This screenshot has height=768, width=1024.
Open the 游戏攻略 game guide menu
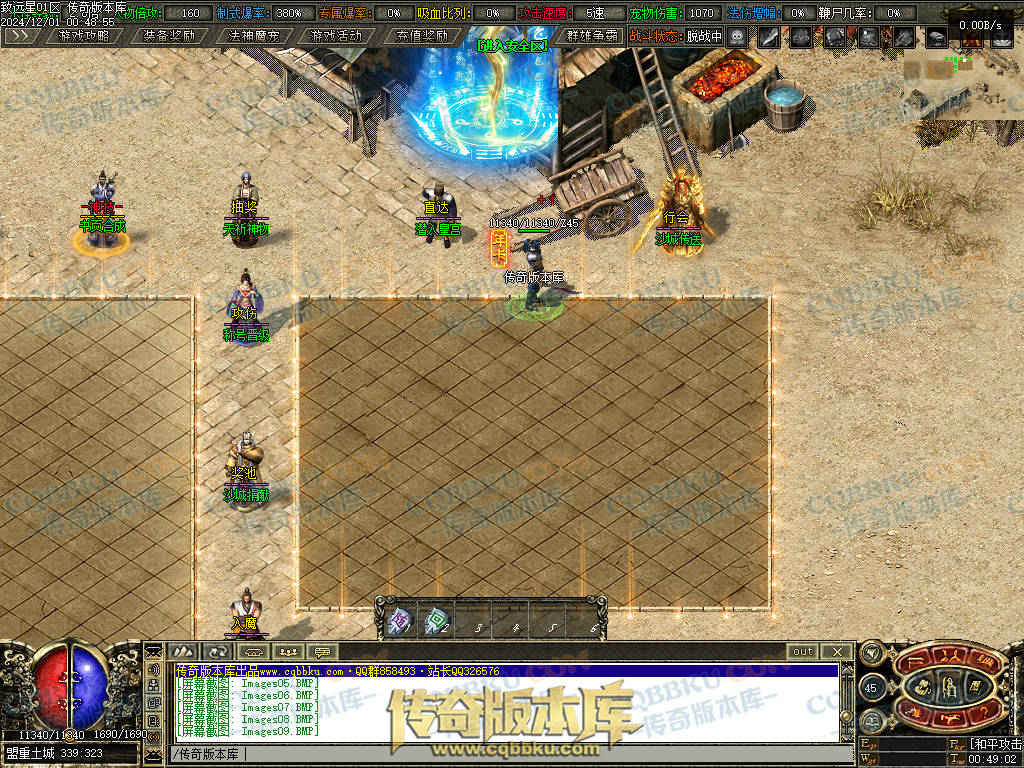tap(84, 36)
